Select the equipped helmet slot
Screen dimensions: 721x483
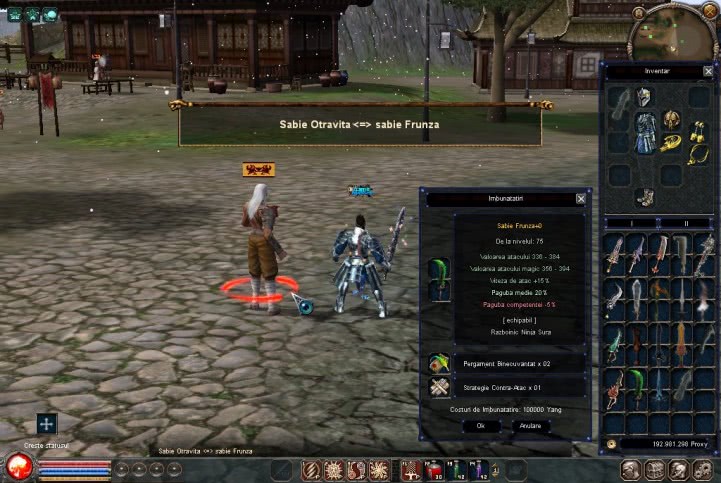coord(644,97)
